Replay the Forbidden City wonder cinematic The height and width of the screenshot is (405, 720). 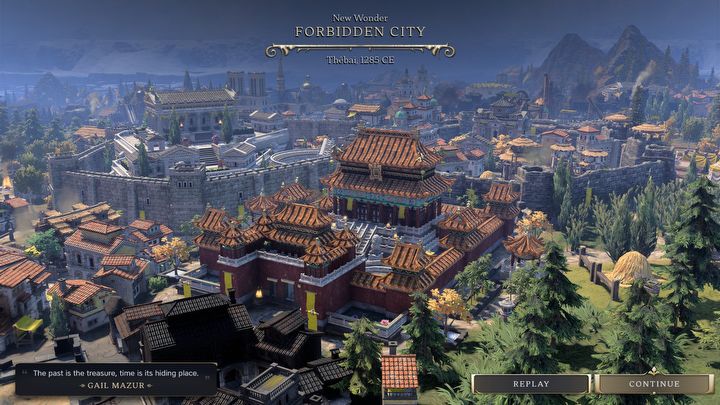pos(531,384)
